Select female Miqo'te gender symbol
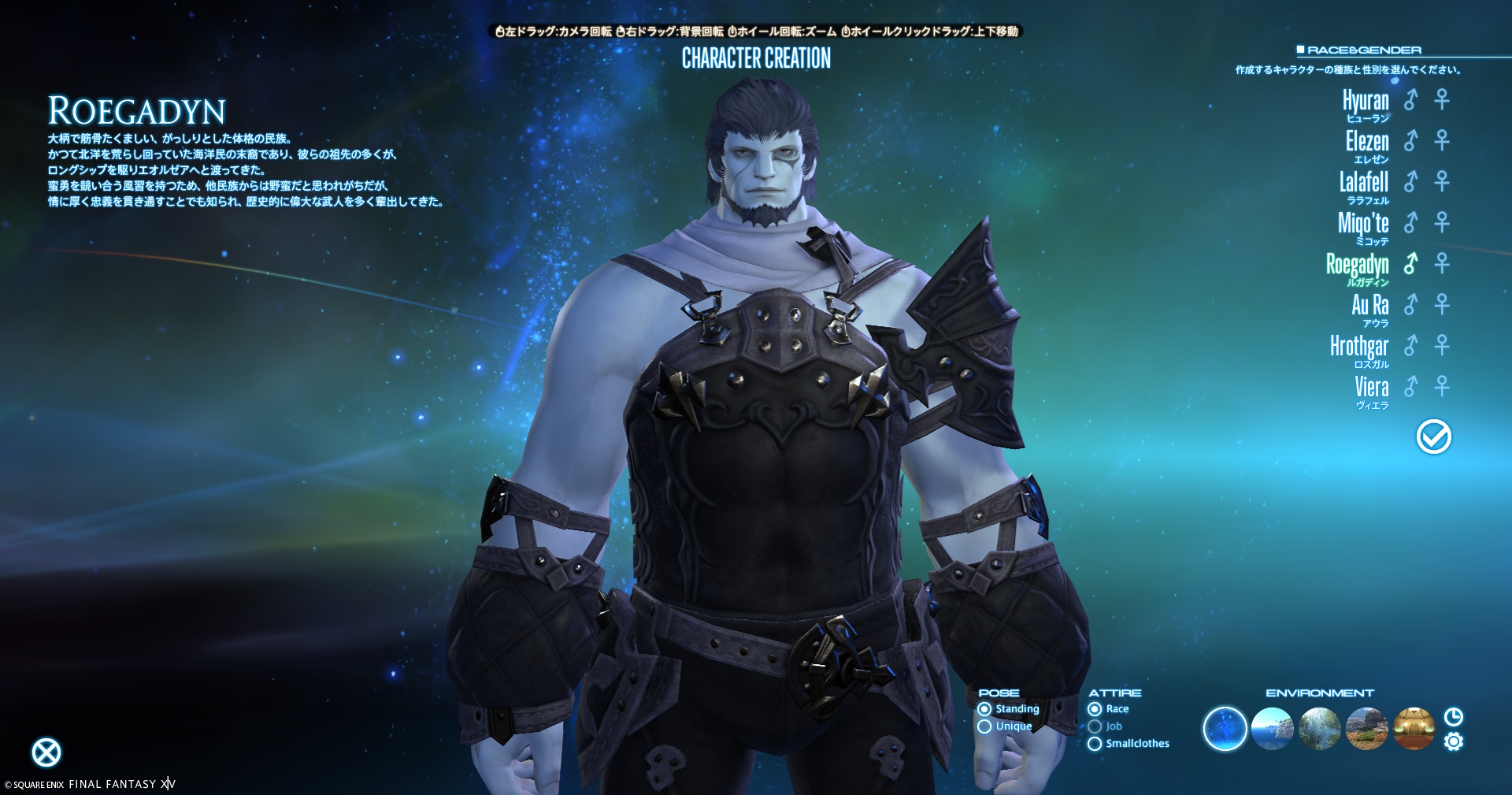 point(1442,222)
